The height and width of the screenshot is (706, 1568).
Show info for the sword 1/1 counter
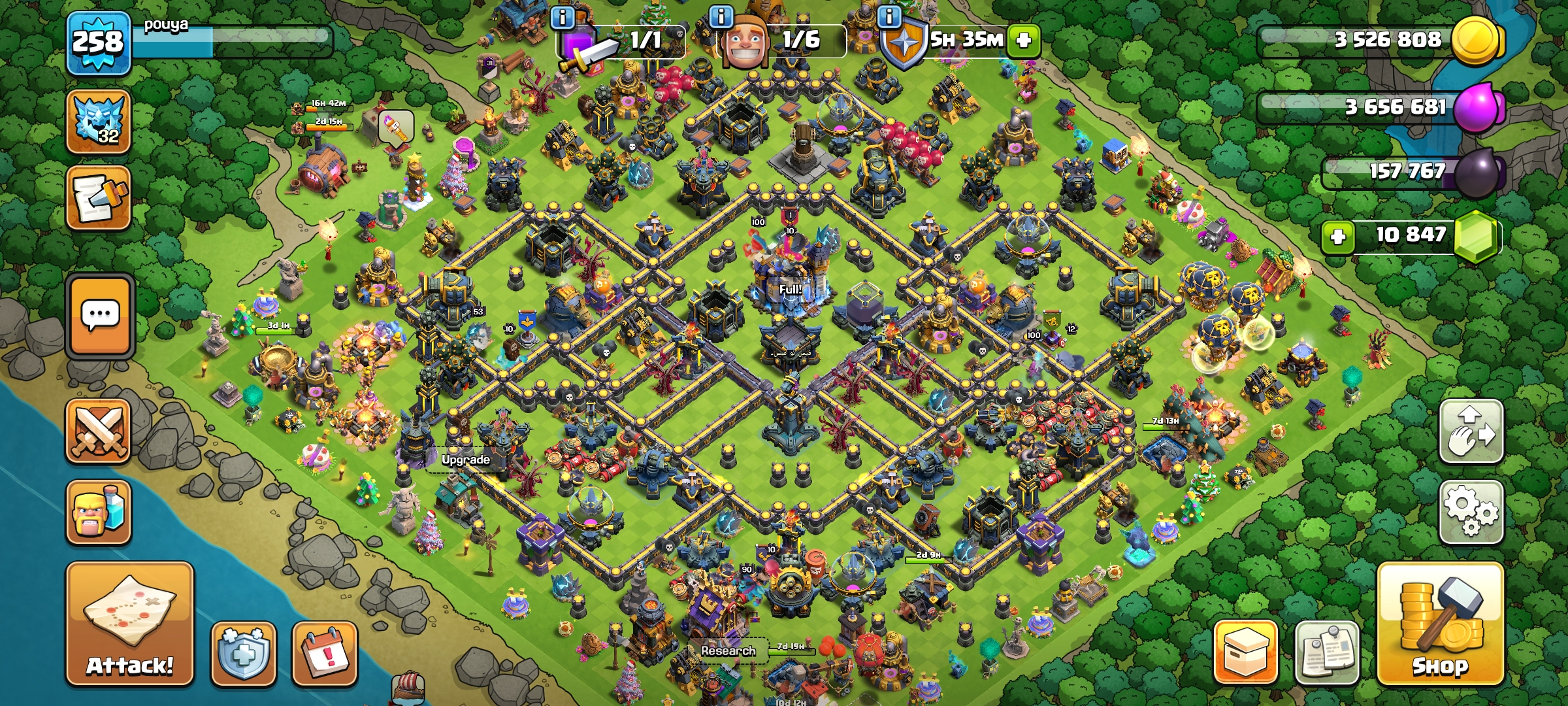point(562,17)
